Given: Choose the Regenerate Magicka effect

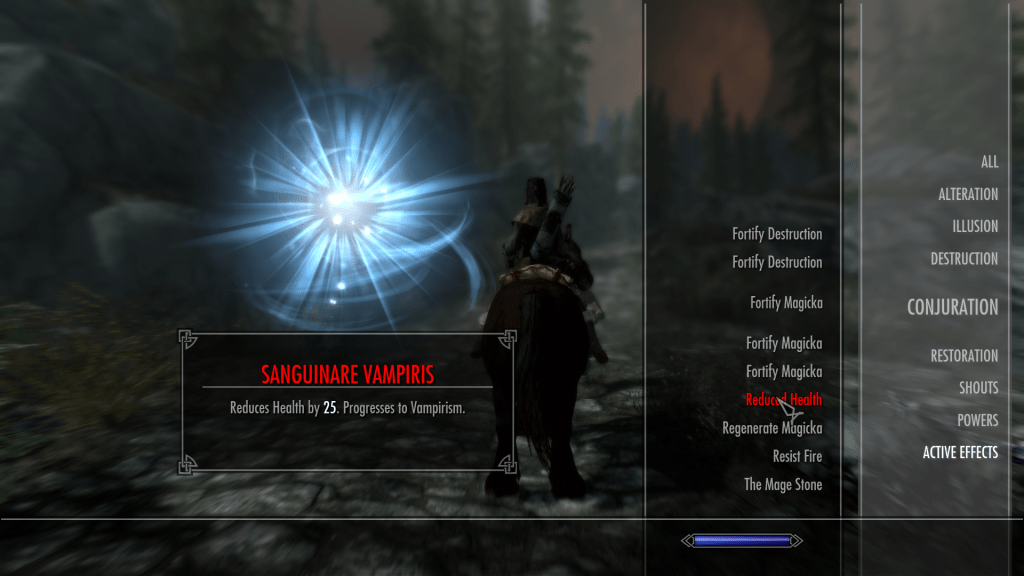Looking at the screenshot, I should pos(772,428).
